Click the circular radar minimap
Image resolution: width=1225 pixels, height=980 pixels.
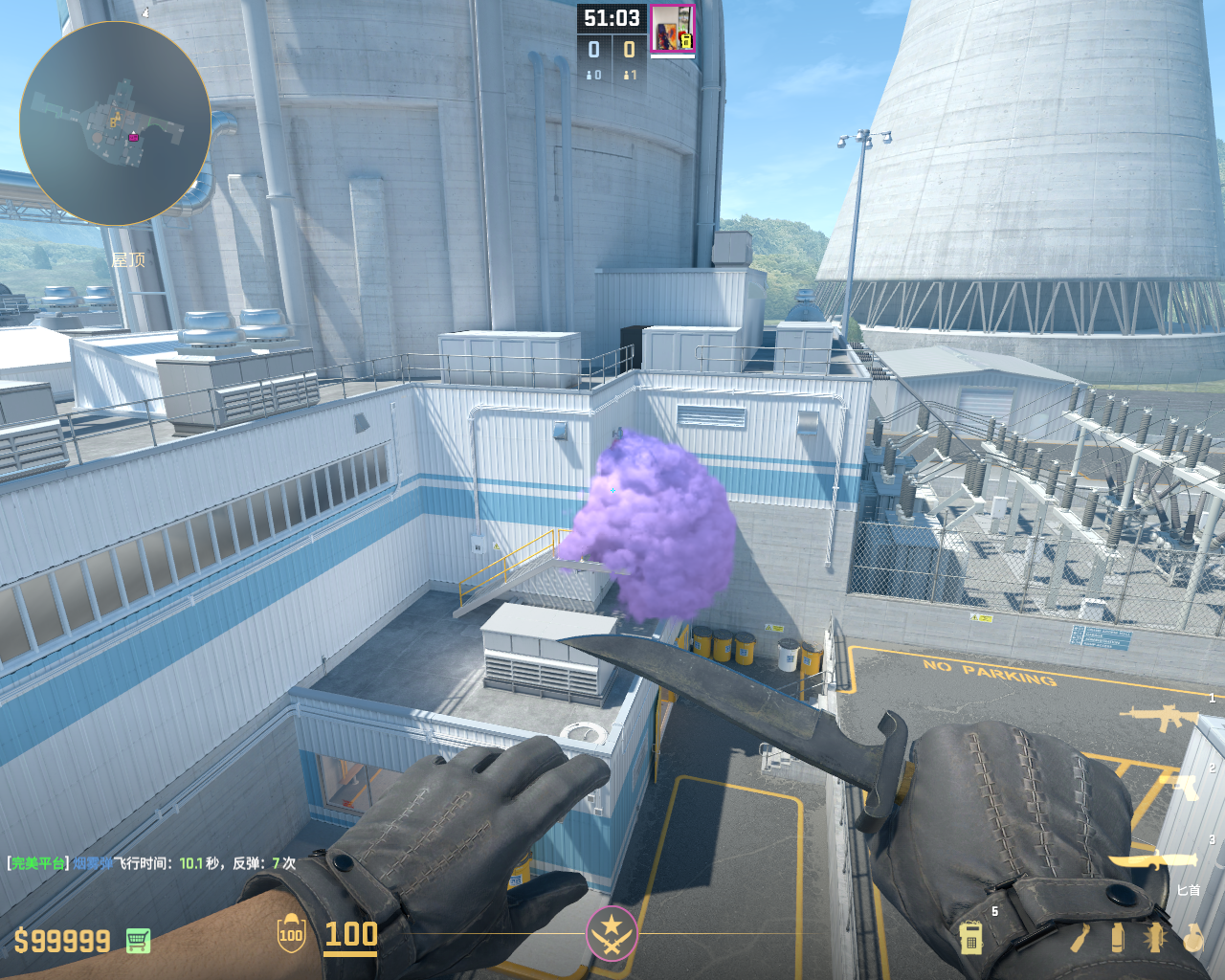pyautogui.click(x=115, y=123)
